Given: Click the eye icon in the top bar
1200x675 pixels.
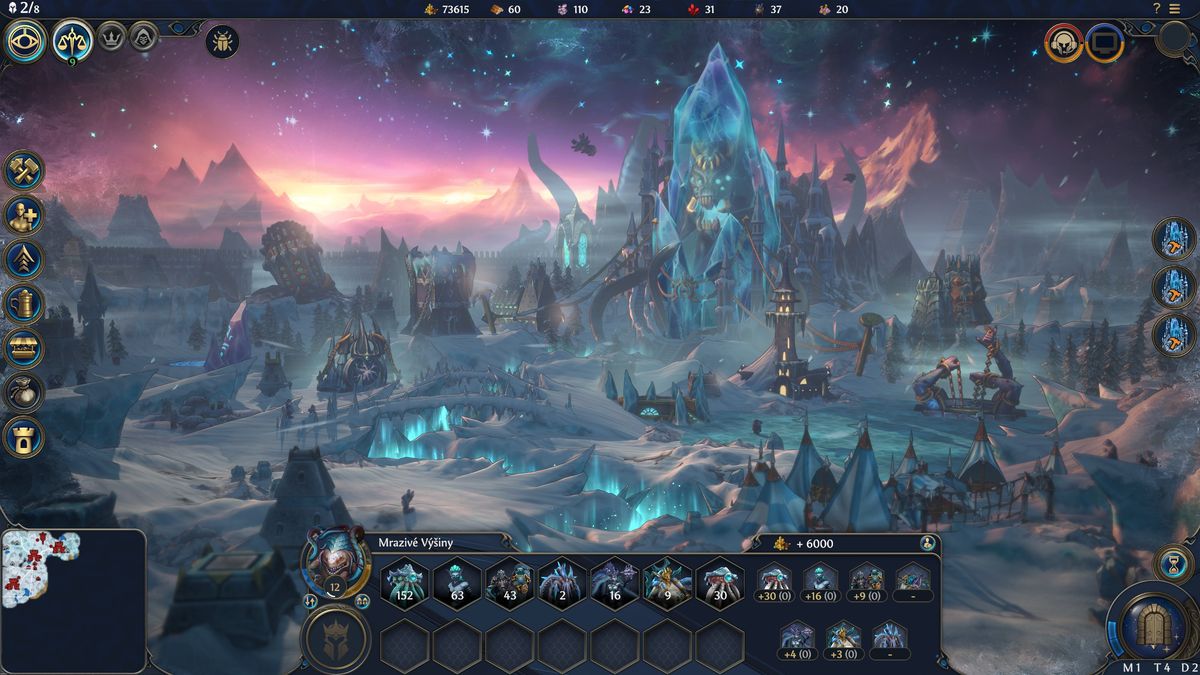Looking at the screenshot, I should 25,41.
